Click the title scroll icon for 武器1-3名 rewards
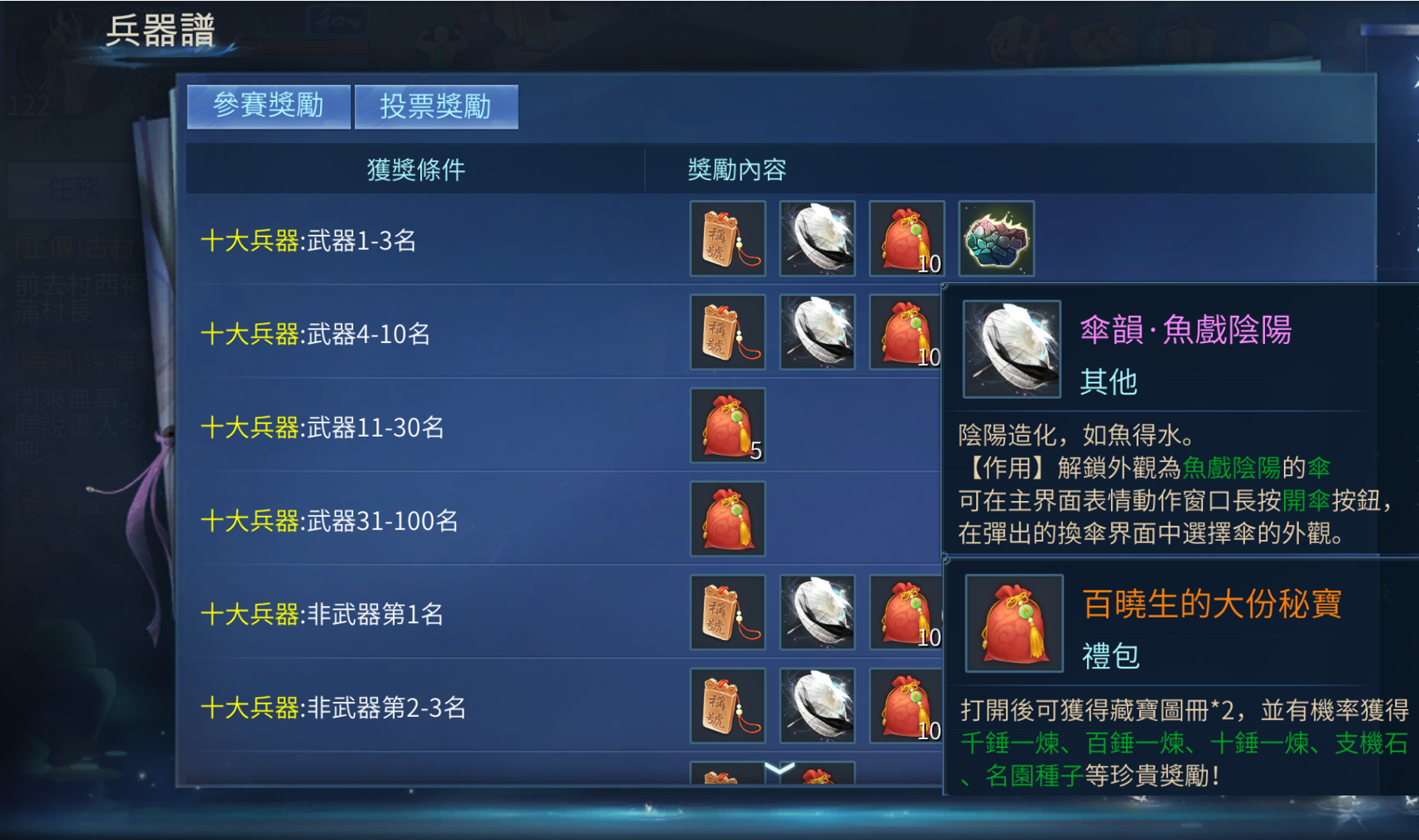 727,239
